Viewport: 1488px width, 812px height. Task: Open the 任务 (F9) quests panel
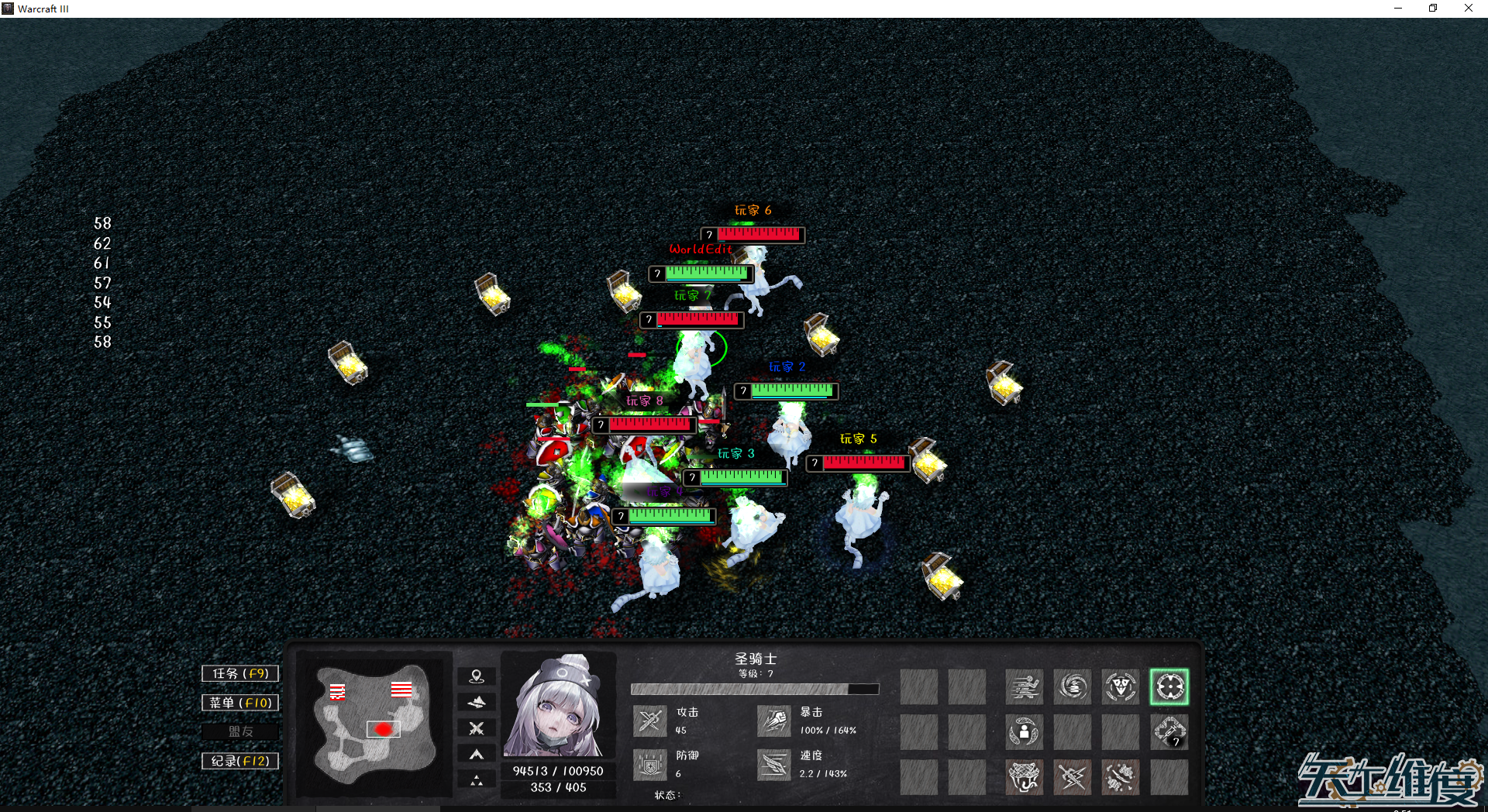pyautogui.click(x=240, y=673)
